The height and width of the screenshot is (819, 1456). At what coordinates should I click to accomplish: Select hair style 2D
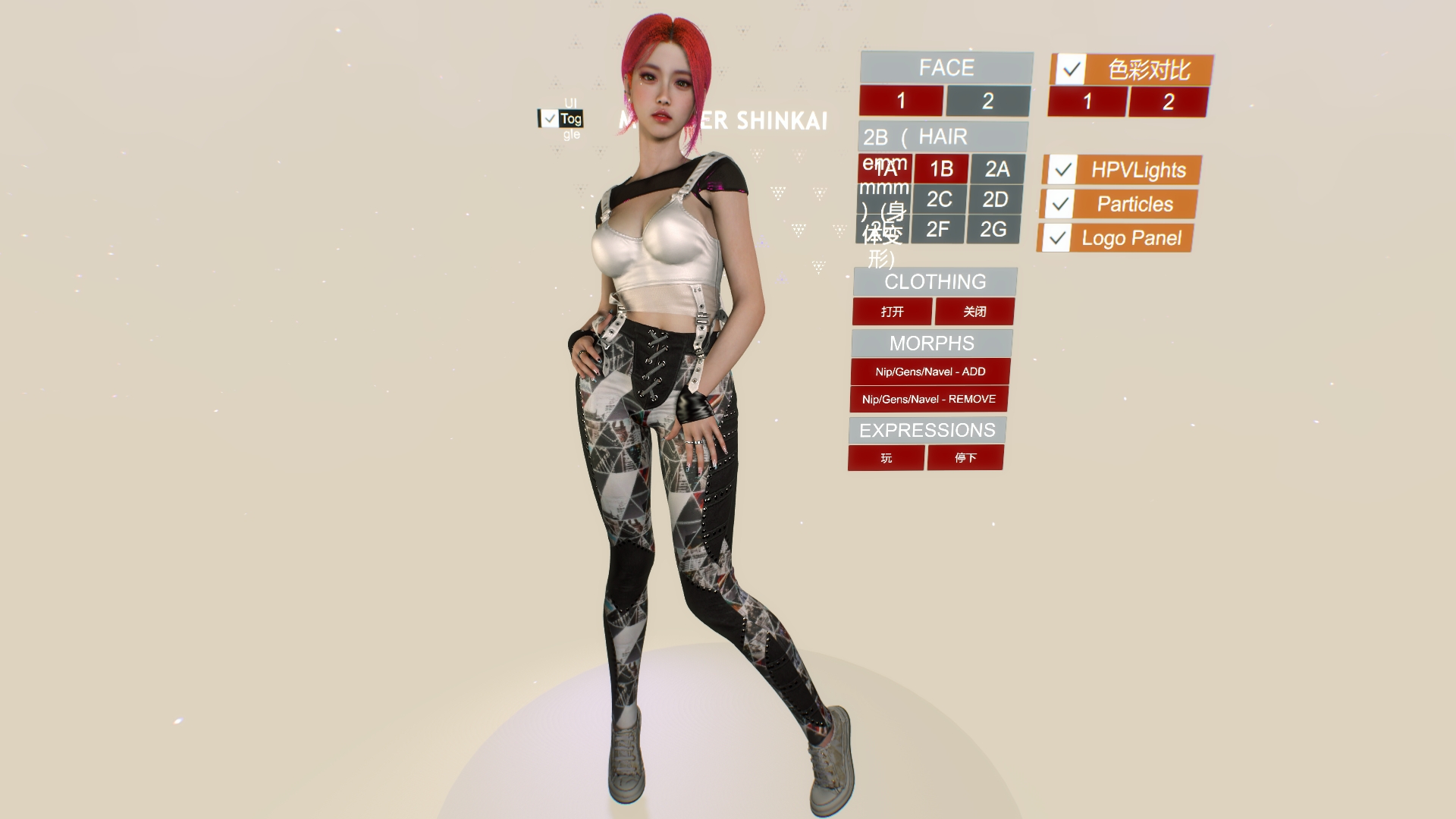(995, 199)
